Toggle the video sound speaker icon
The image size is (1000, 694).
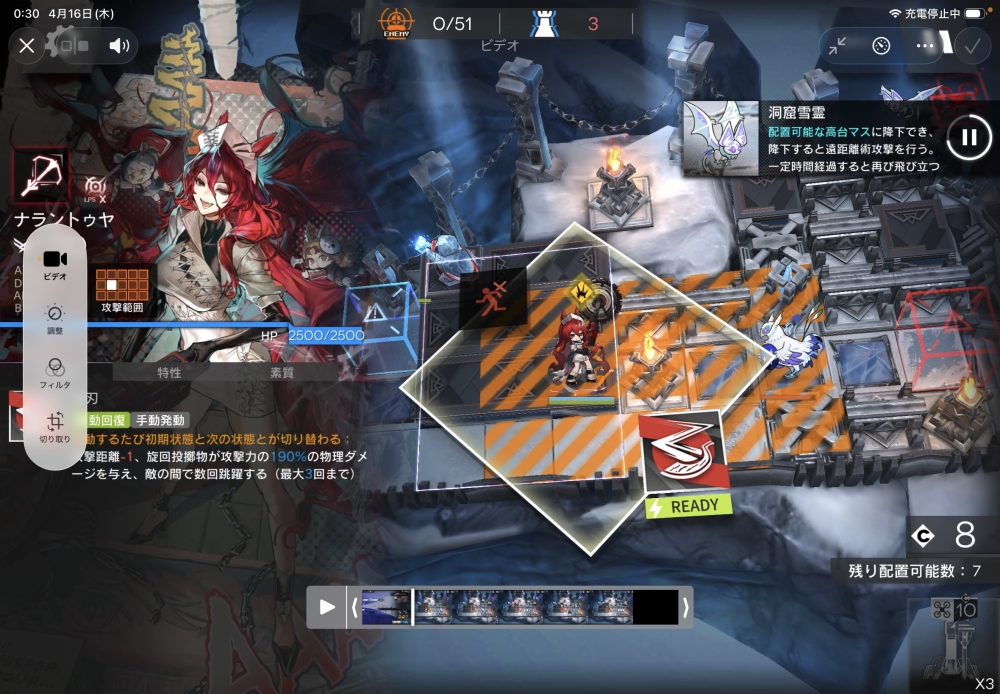(x=120, y=45)
